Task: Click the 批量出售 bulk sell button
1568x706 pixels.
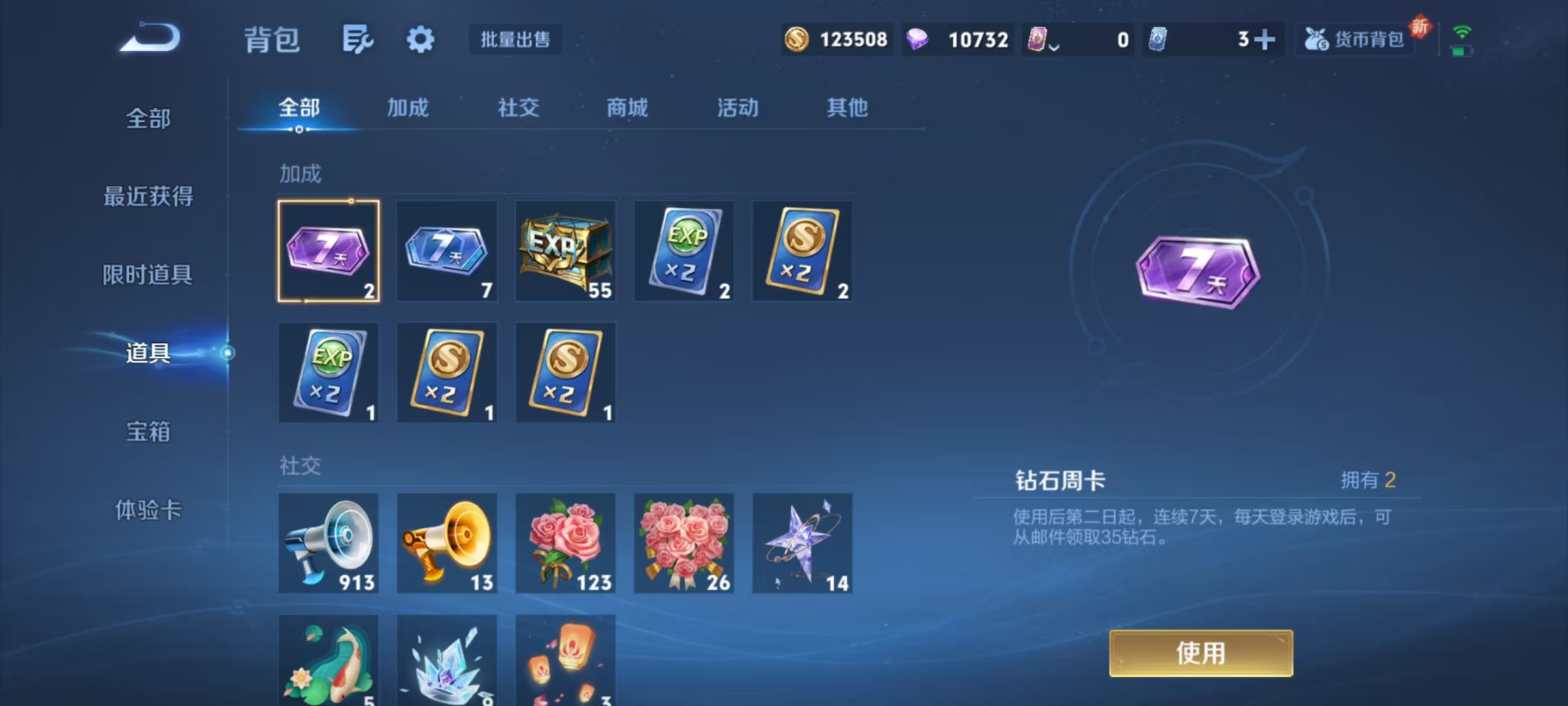Action: (515, 39)
